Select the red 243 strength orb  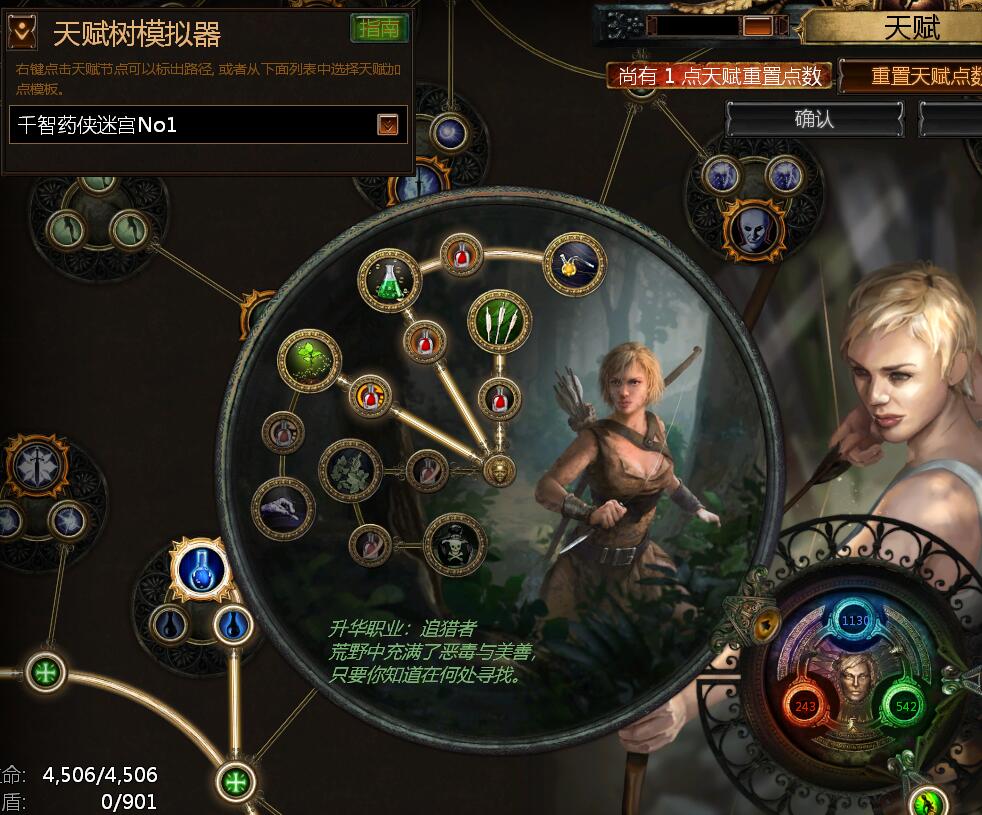(x=804, y=707)
